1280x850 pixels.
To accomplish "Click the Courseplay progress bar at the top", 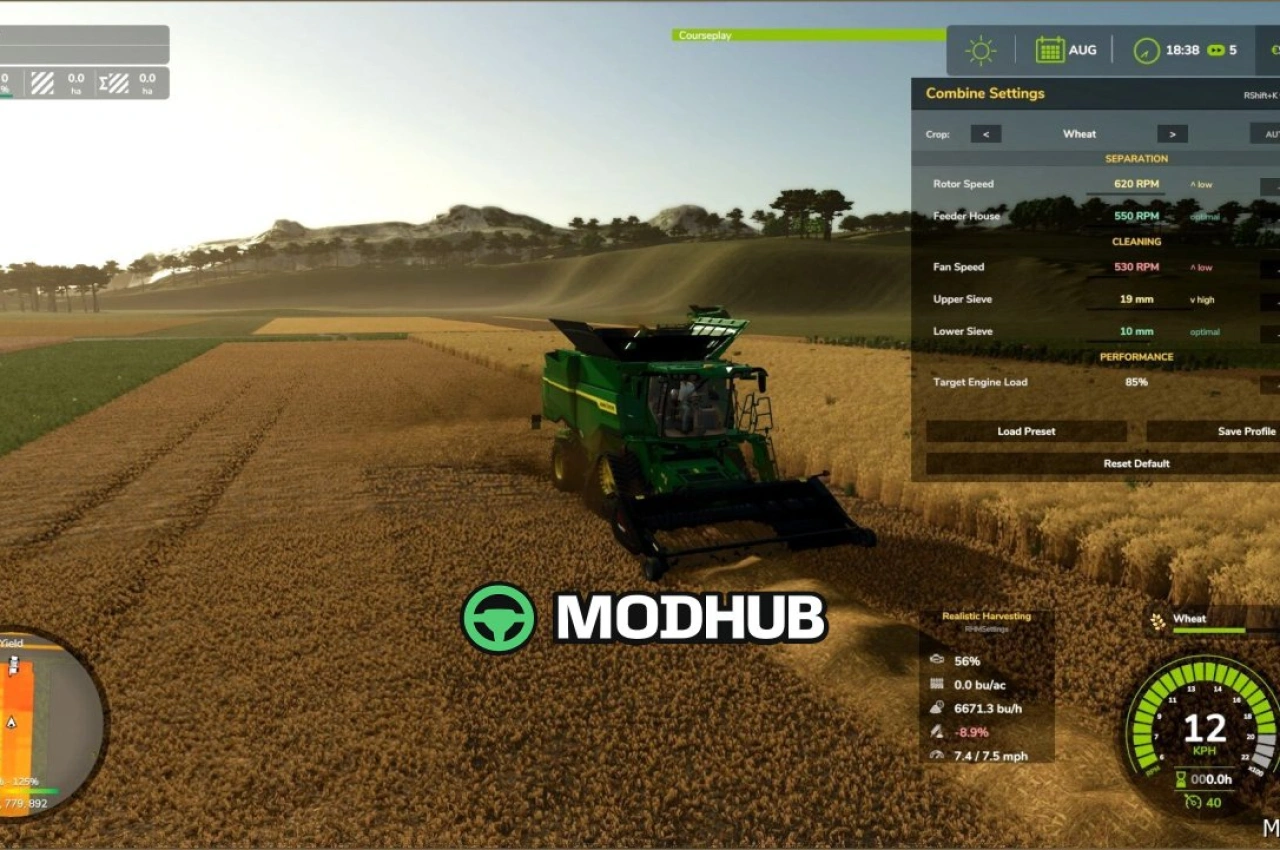I will 805,36.
